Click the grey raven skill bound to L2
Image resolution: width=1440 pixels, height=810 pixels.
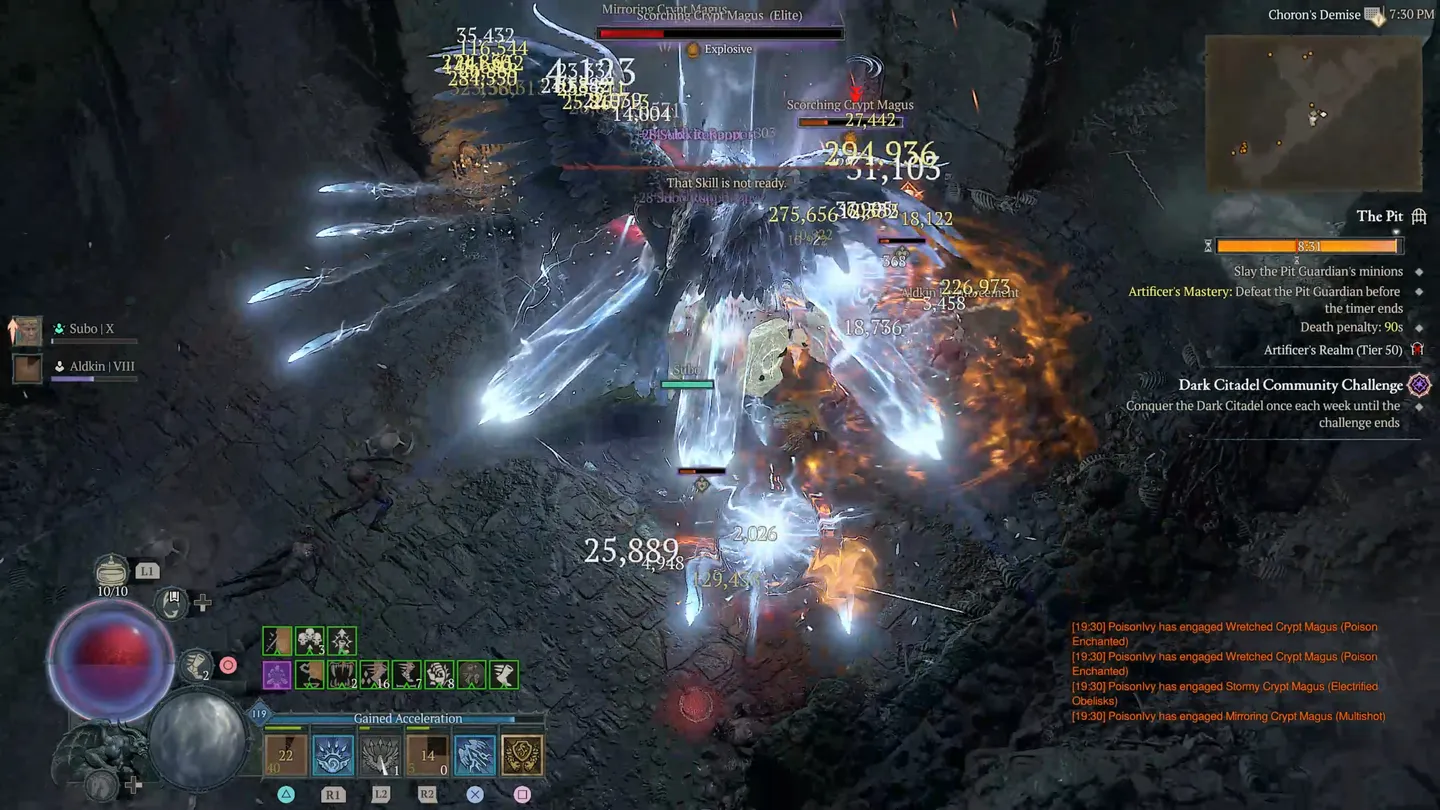[378, 755]
